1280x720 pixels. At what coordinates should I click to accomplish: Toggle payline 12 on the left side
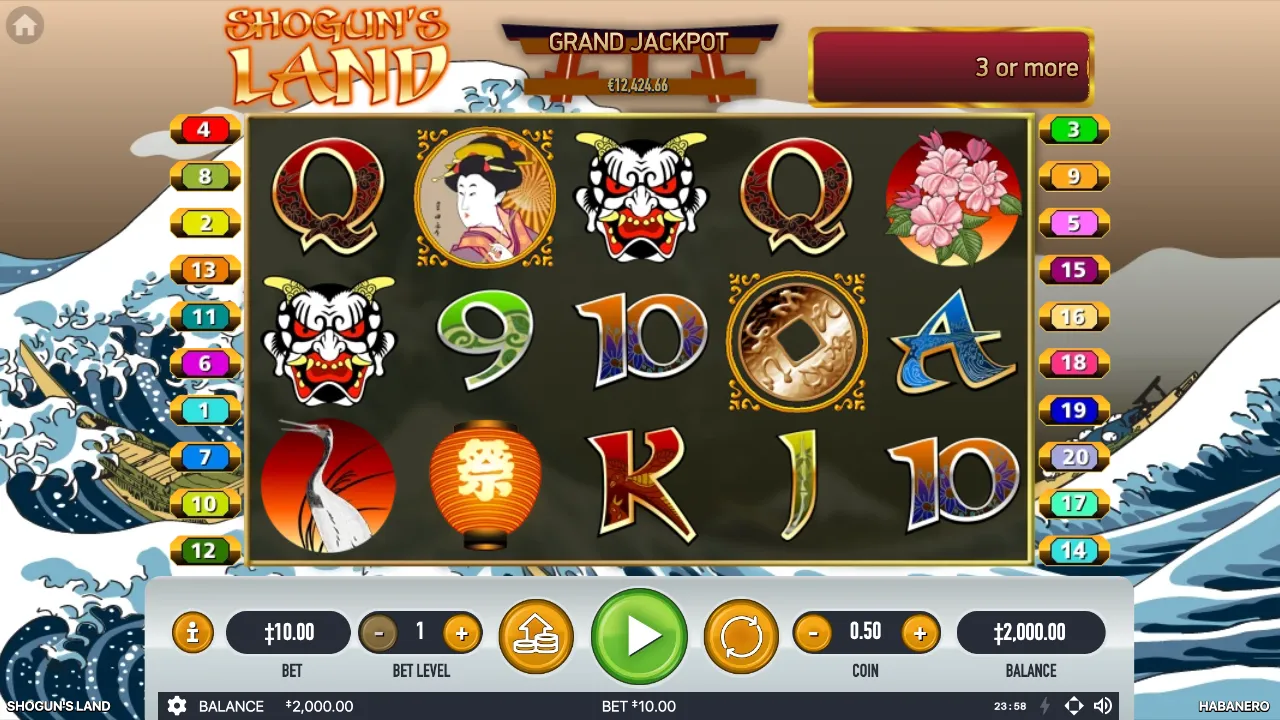pos(205,550)
